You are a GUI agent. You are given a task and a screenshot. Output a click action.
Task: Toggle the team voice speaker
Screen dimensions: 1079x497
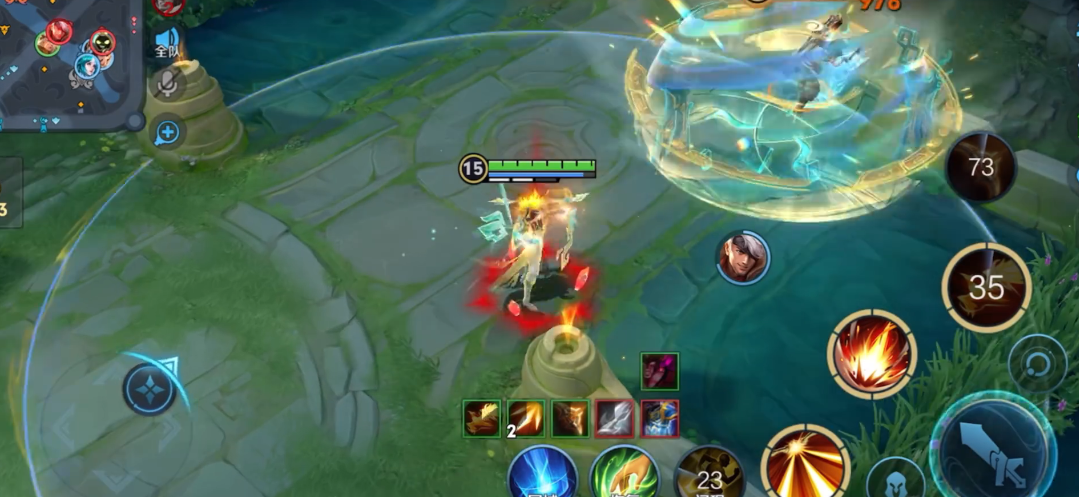pos(166,45)
